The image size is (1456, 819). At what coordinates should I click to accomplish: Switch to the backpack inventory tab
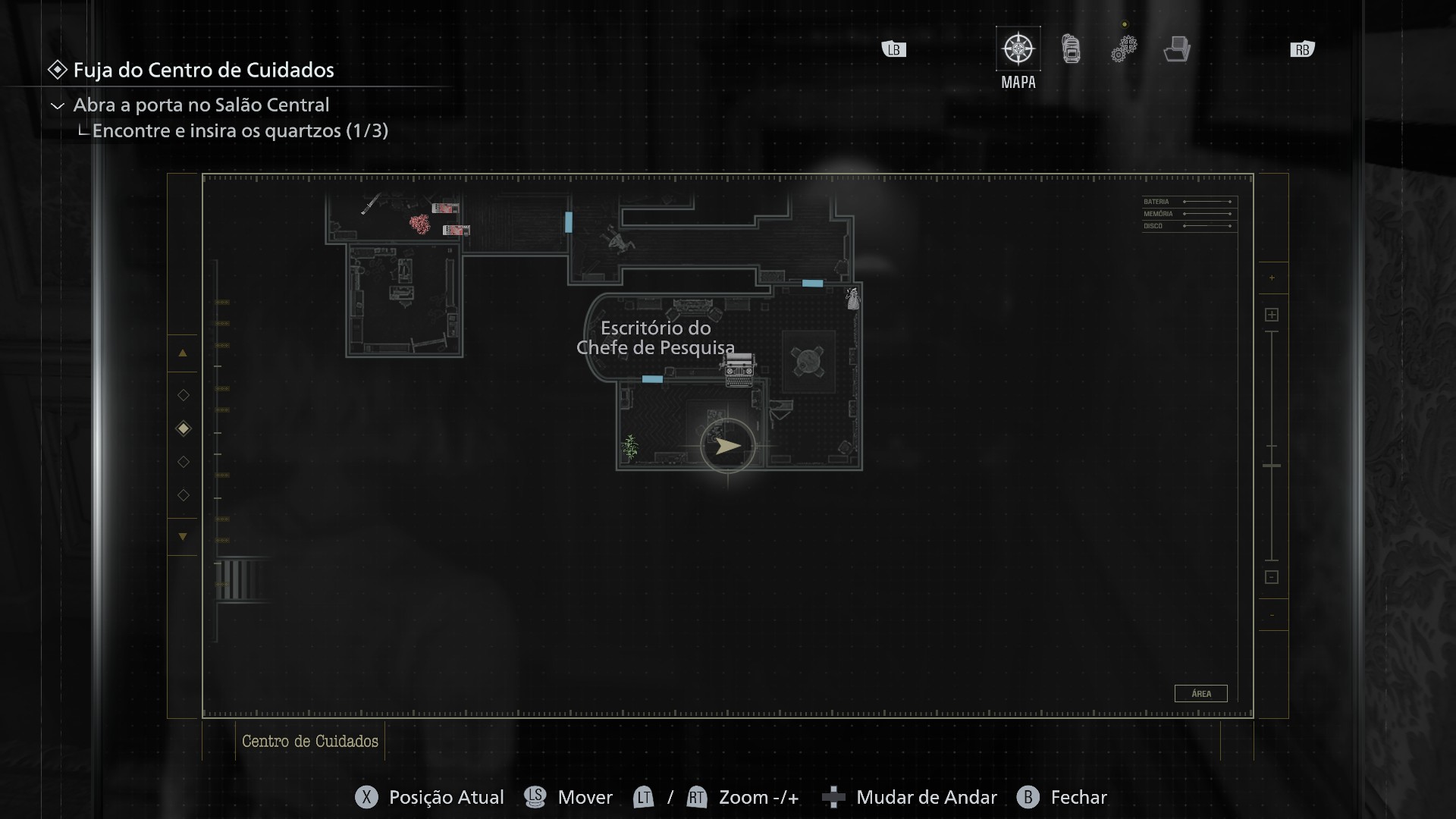coord(1071,49)
